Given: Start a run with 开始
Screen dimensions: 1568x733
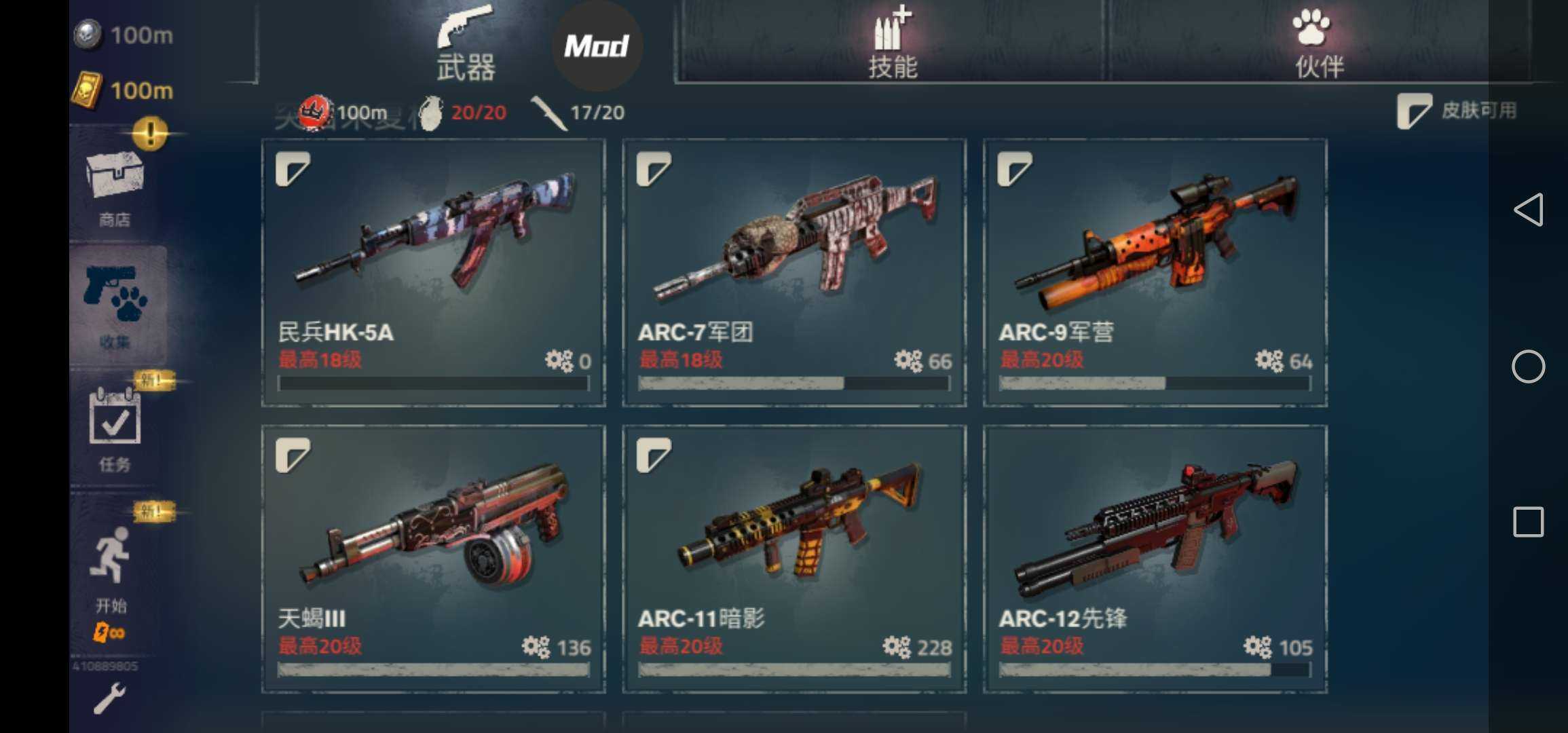Looking at the screenshot, I should point(111,570).
